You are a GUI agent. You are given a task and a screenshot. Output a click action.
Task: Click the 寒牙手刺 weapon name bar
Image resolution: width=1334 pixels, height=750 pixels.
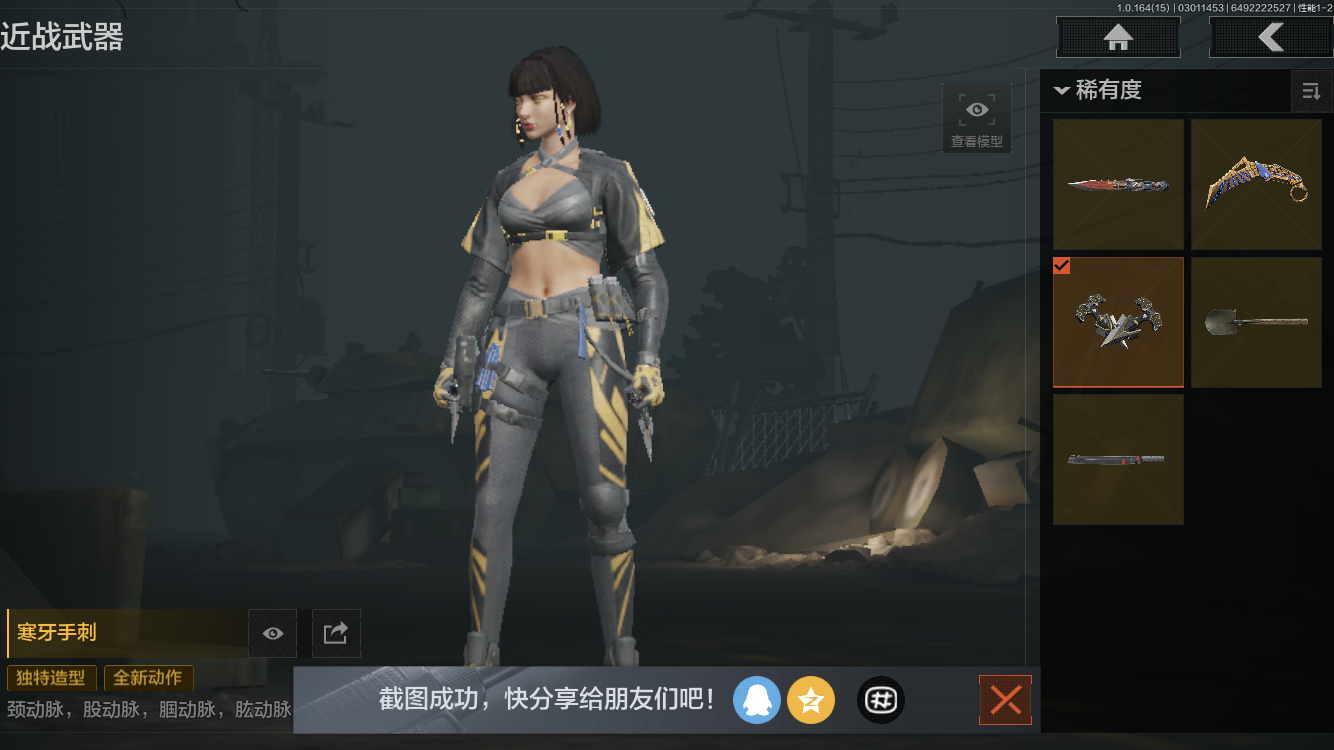(120, 633)
